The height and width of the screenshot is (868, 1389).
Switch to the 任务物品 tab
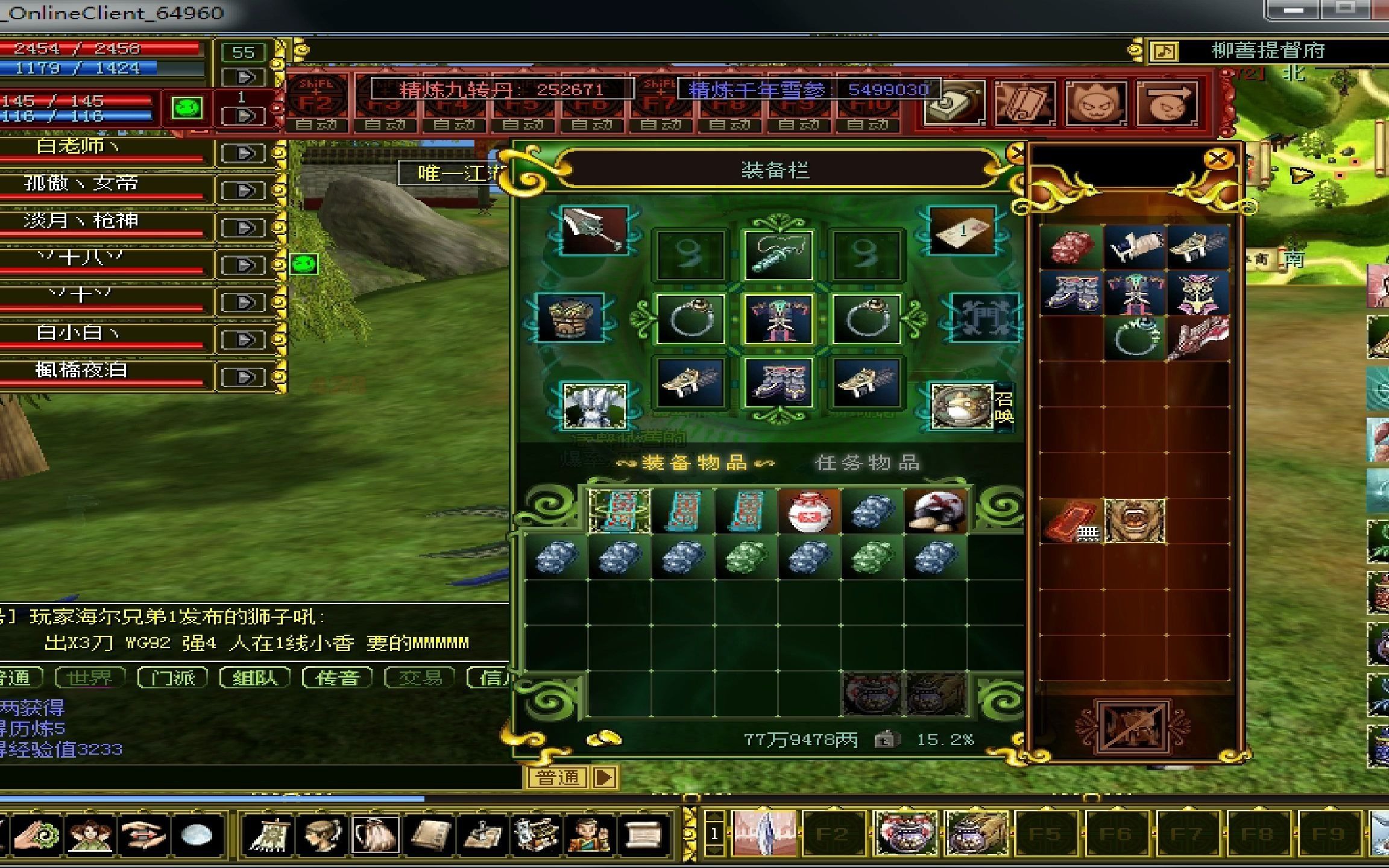coord(867,463)
